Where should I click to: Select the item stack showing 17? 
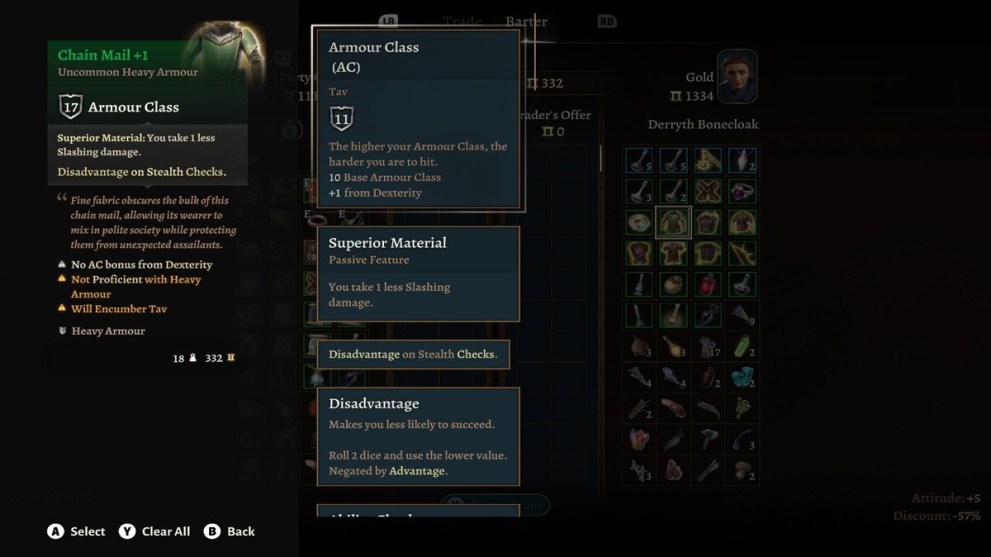tap(708, 347)
